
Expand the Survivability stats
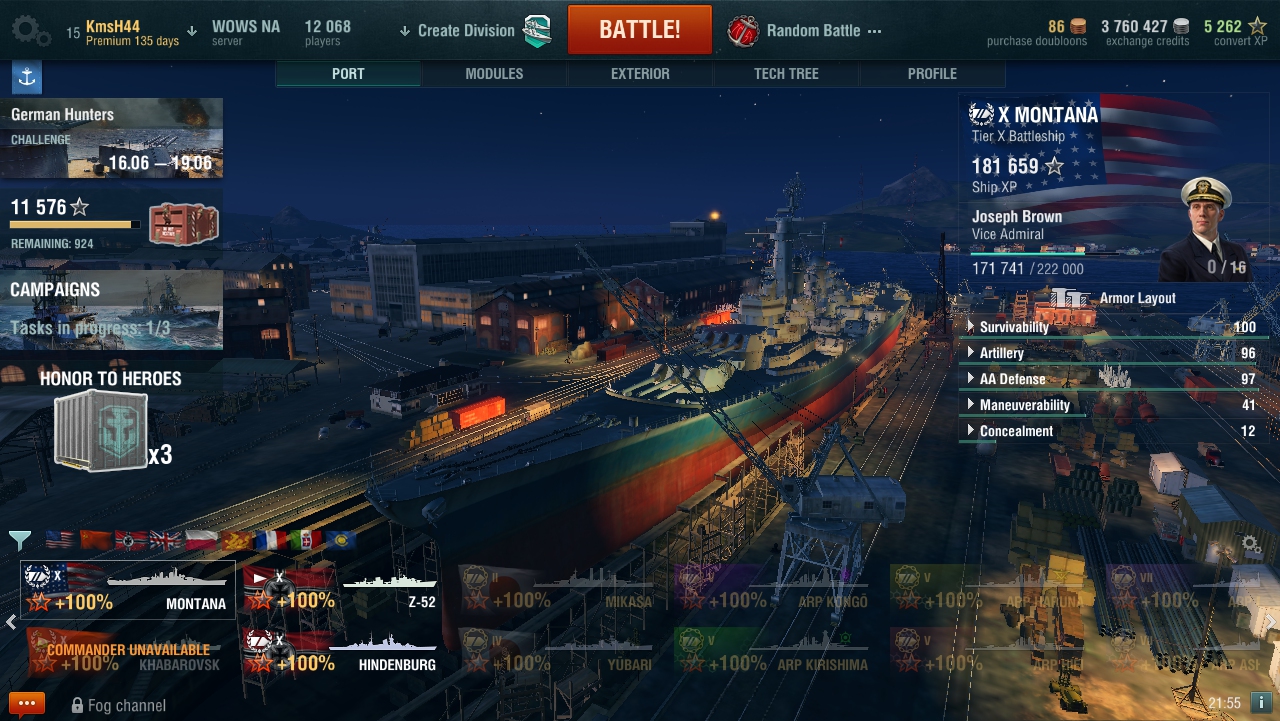pos(1014,327)
